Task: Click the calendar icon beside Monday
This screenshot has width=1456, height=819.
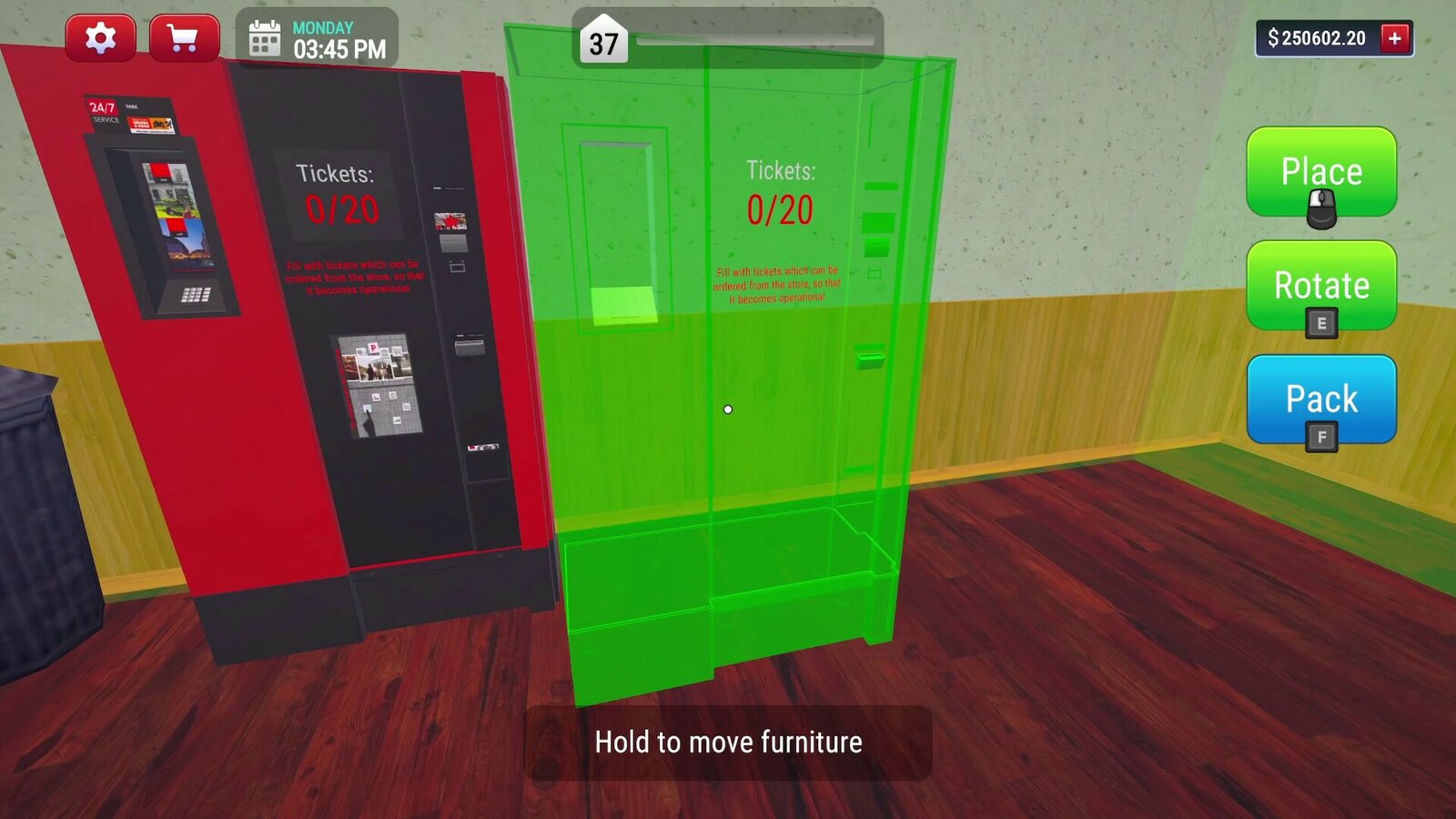Action: [264, 38]
